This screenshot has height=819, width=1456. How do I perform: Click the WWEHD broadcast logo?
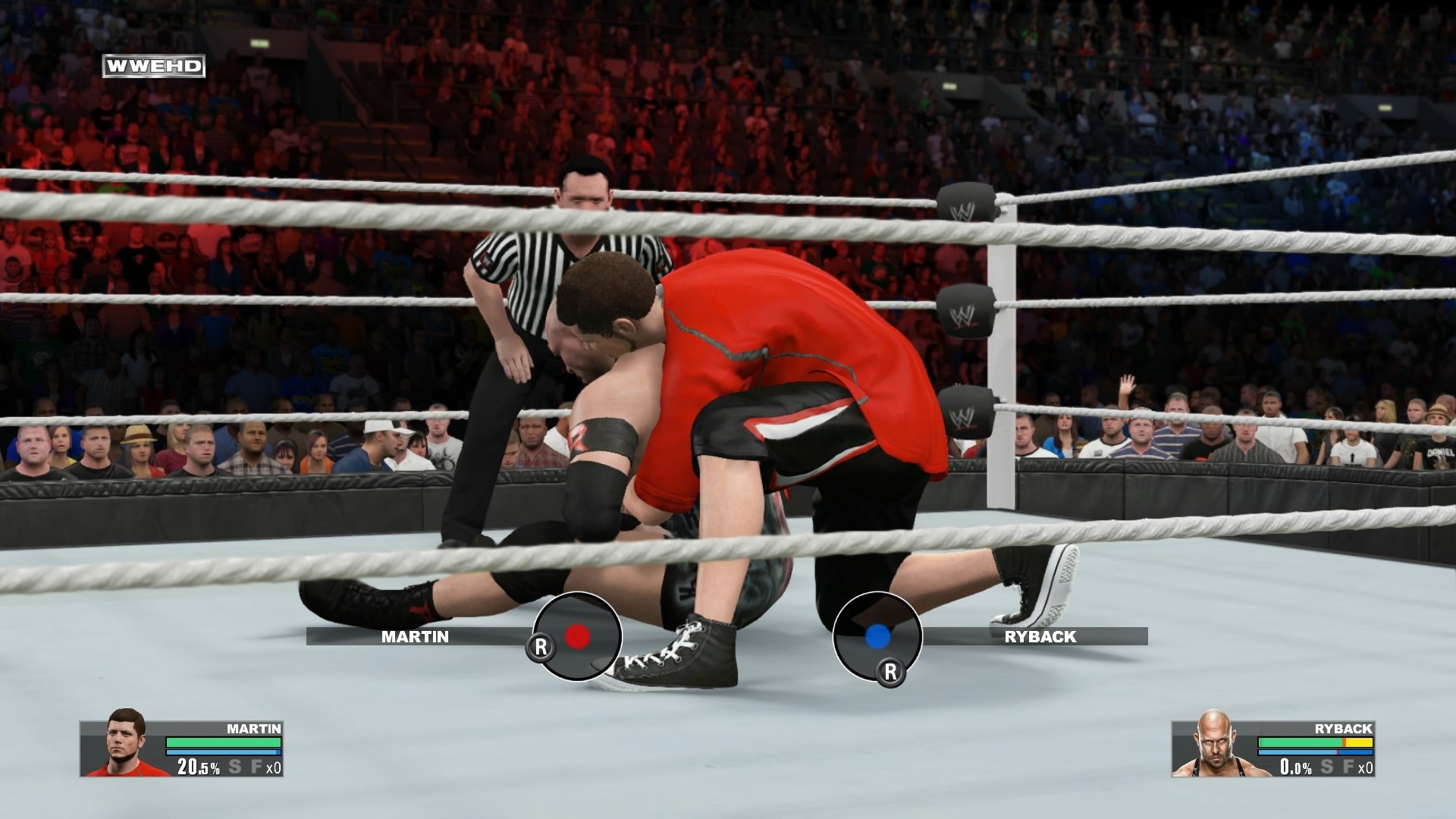(x=154, y=65)
